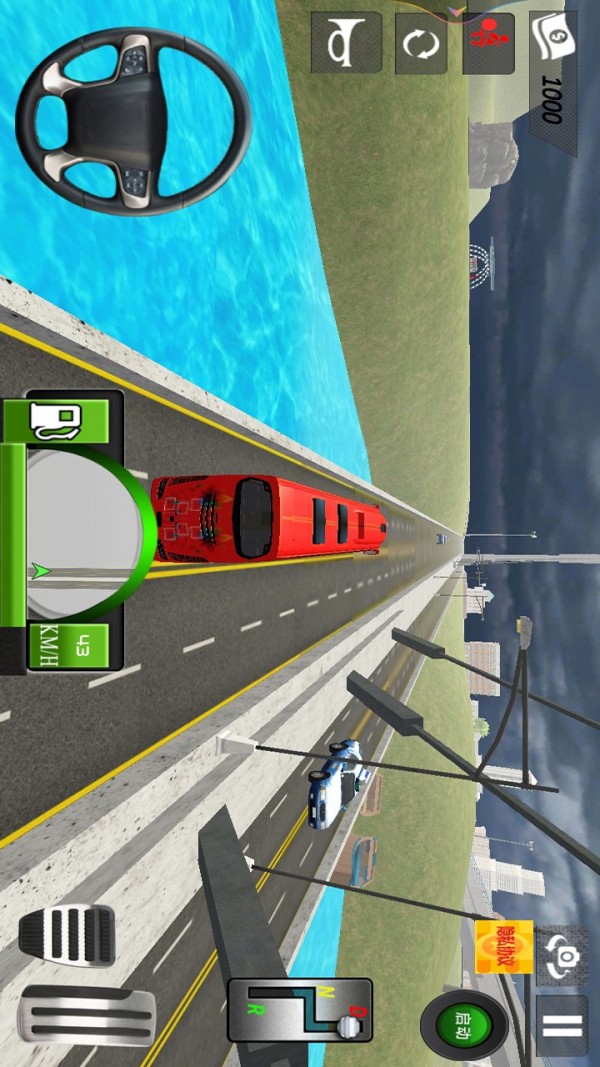The height and width of the screenshot is (1067, 600).
Task: Tap the green fuel pump icon
Action: [x=56, y=420]
